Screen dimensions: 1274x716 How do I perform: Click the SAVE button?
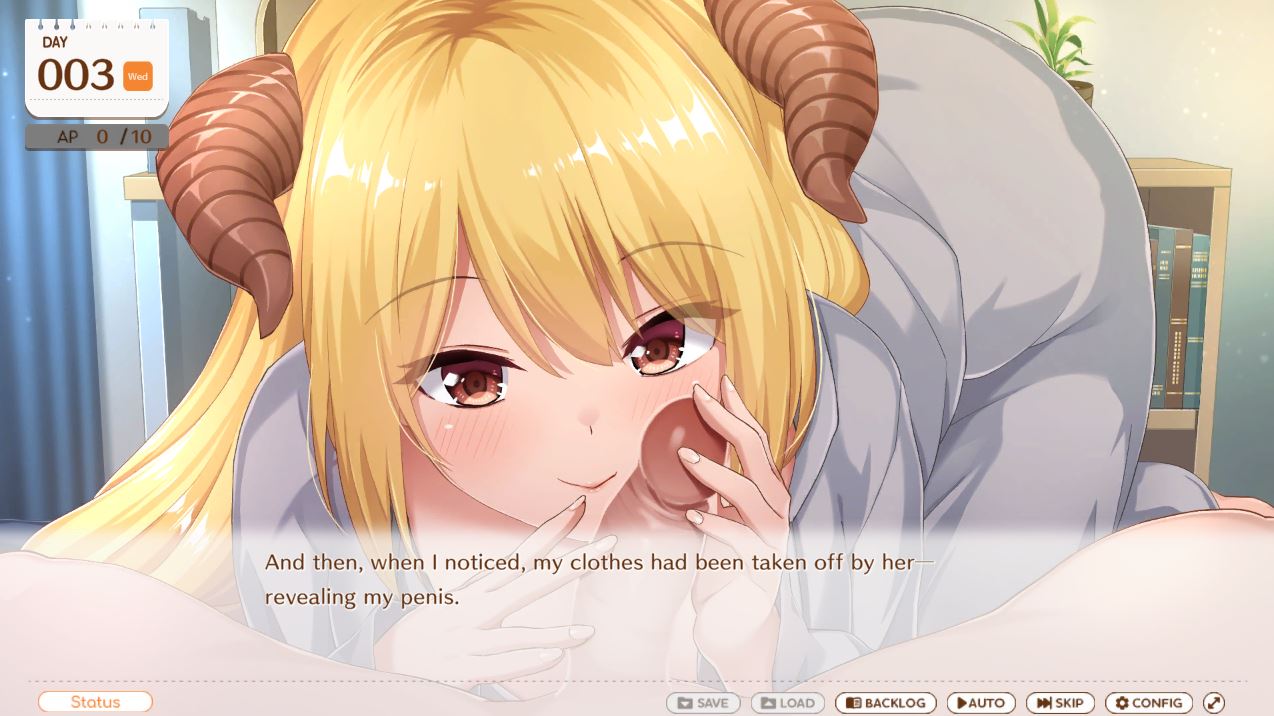coord(703,703)
